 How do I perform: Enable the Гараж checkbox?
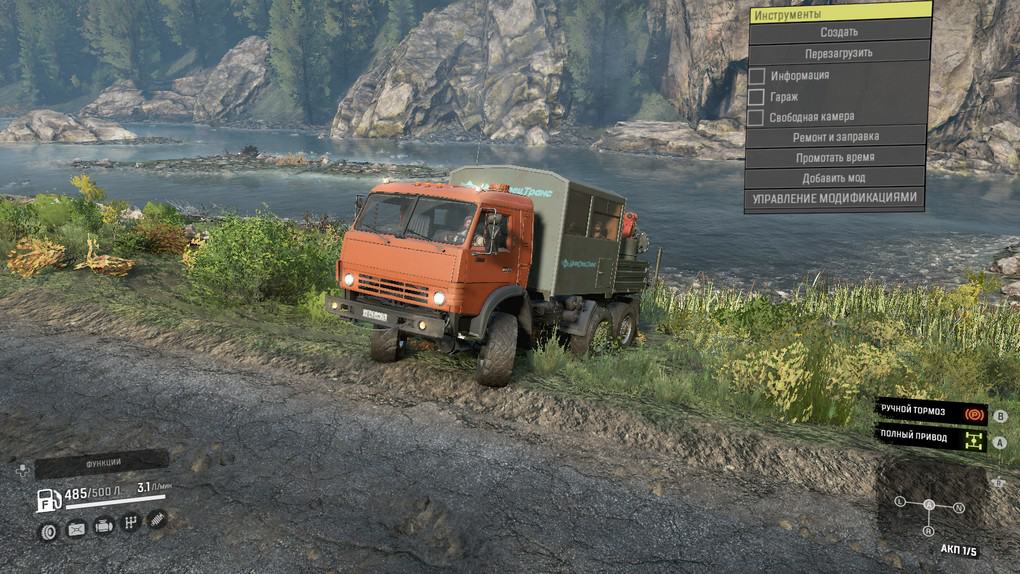(x=757, y=97)
